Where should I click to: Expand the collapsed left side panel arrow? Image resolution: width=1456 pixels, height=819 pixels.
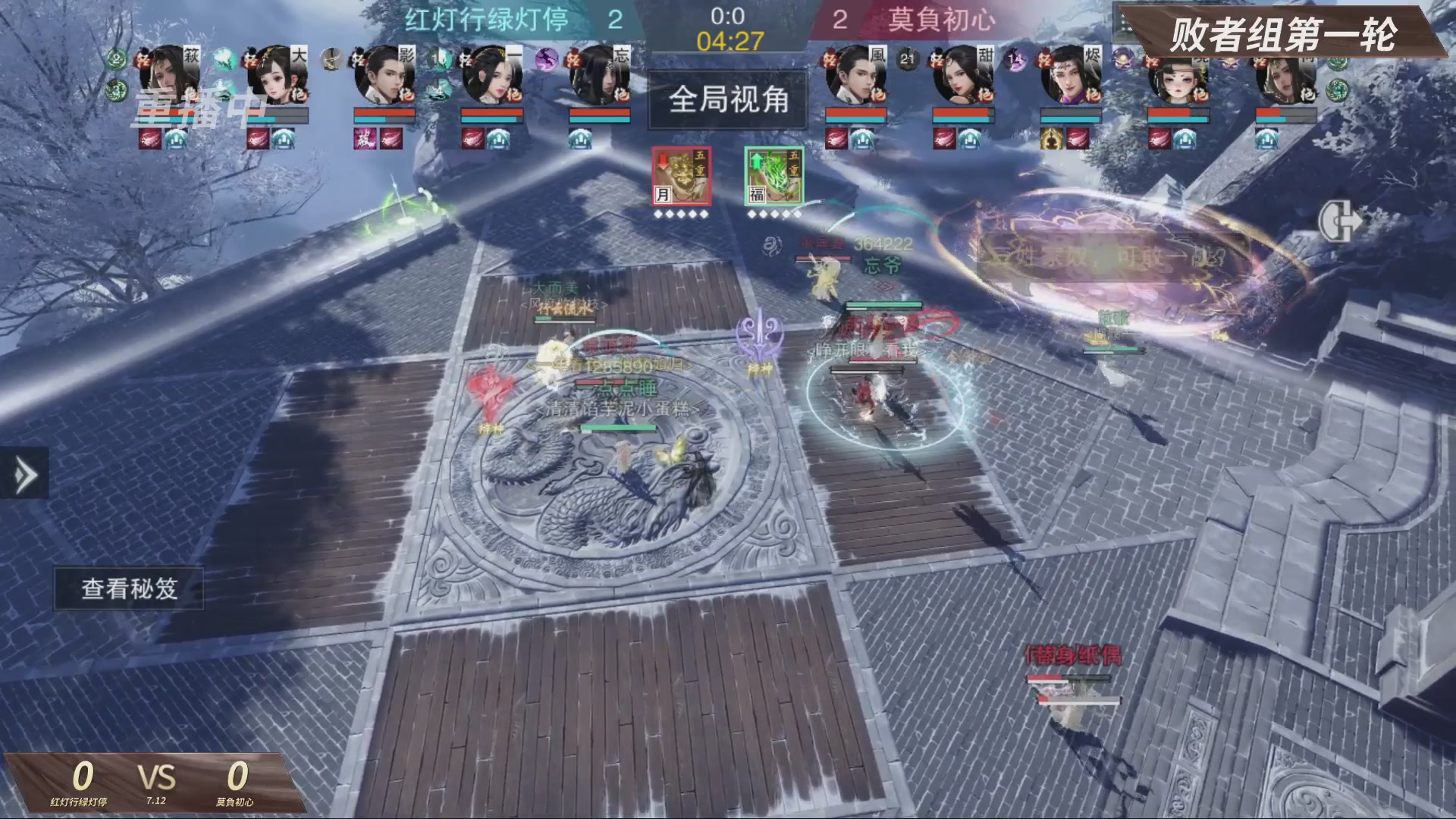[x=24, y=472]
